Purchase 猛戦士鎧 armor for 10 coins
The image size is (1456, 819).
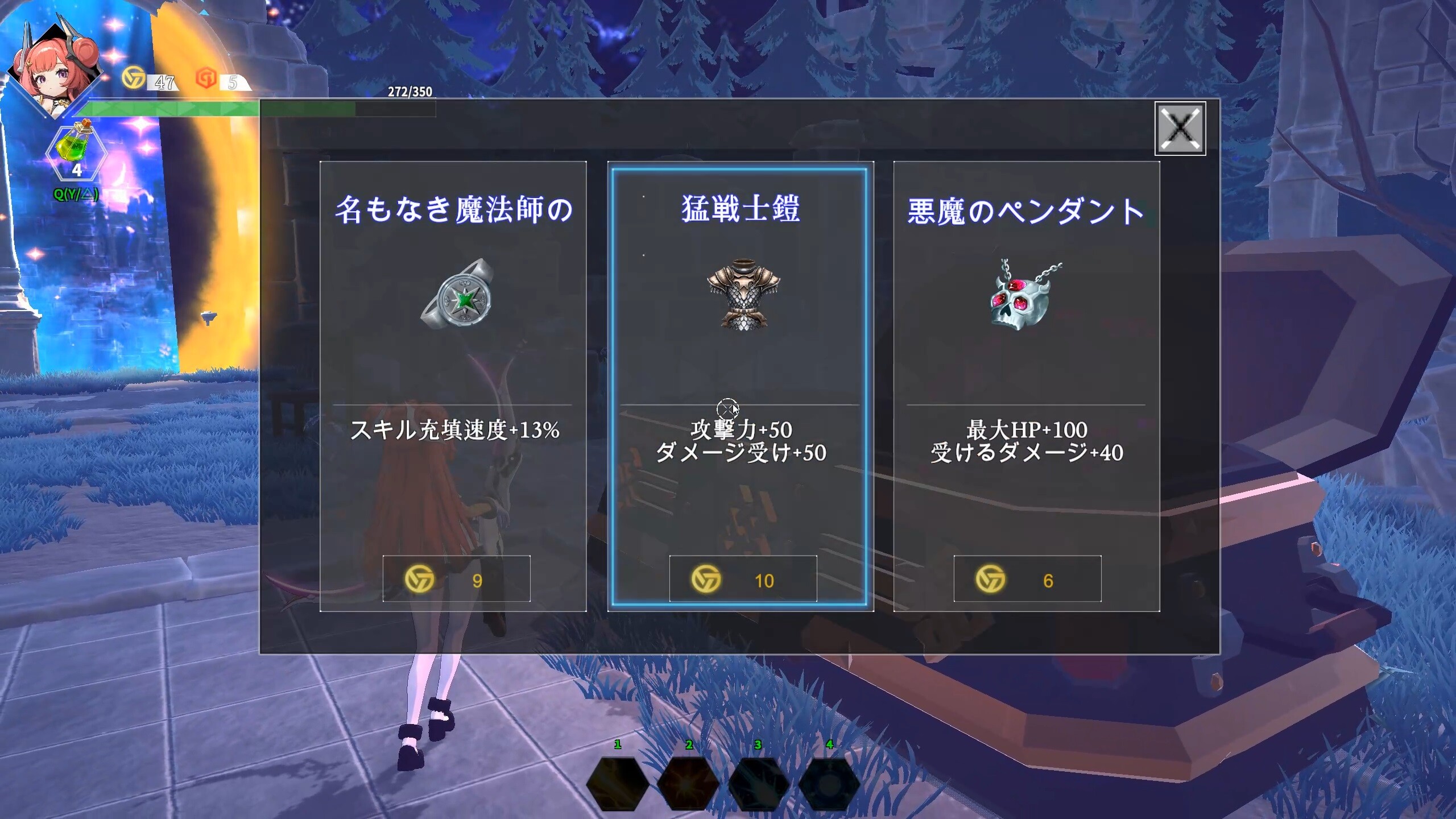click(x=742, y=580)
